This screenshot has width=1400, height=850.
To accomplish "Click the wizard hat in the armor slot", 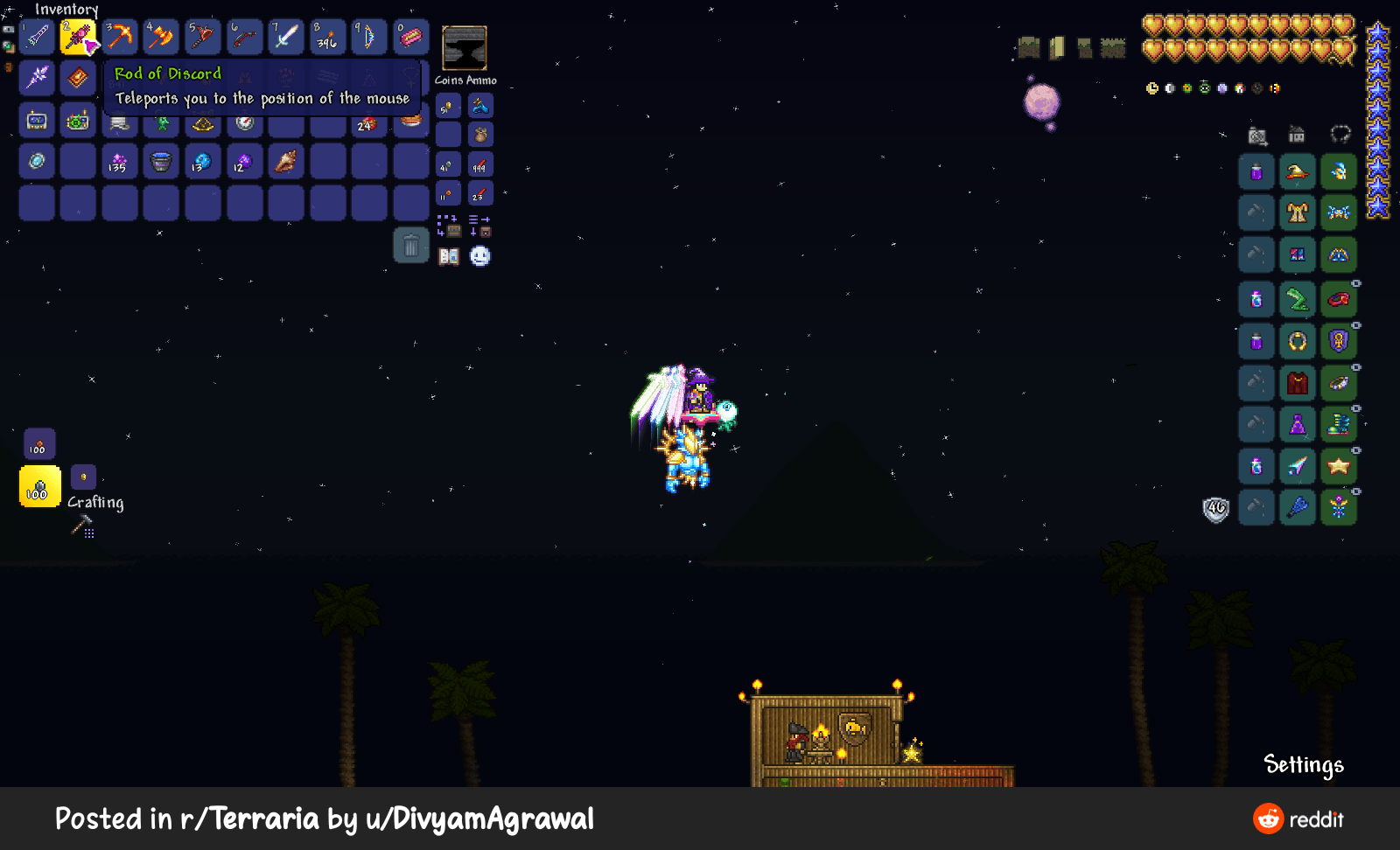I will (1297, 172).
